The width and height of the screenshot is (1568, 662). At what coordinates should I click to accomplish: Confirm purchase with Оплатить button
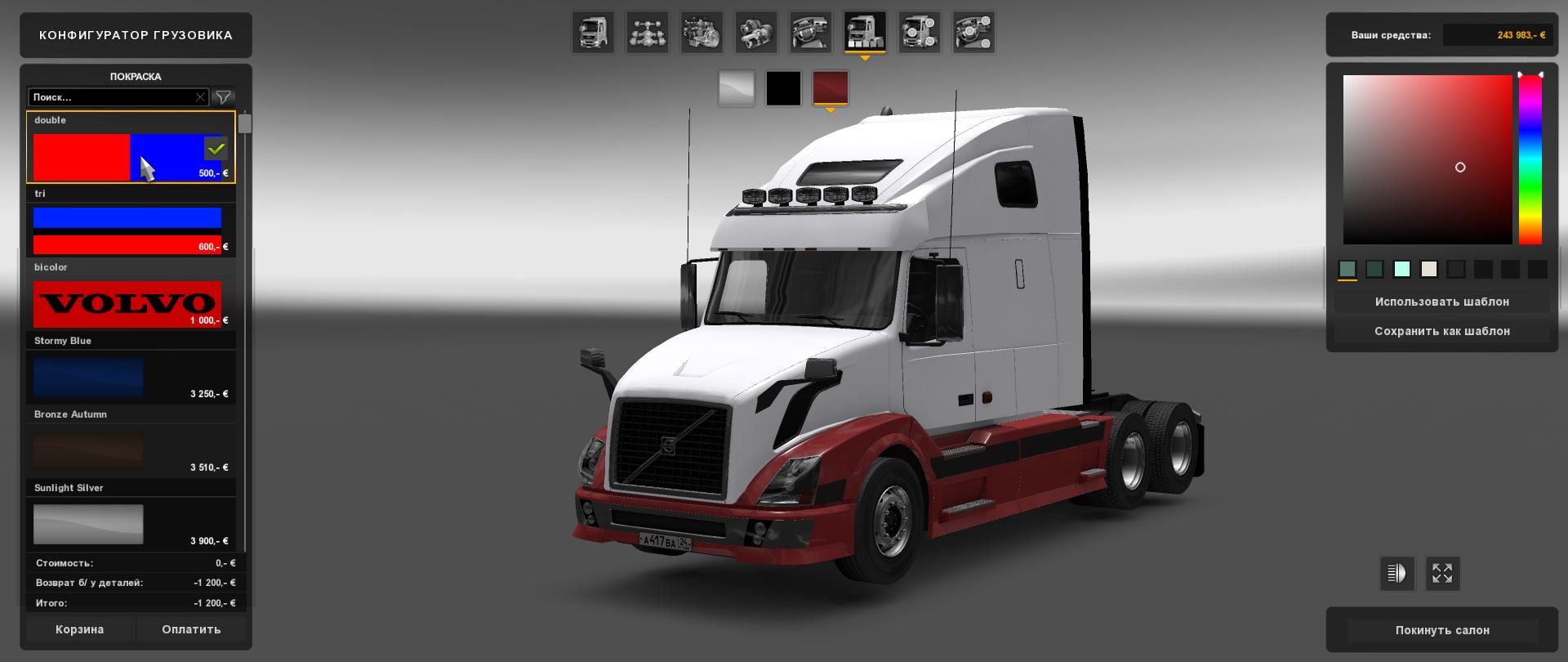click(x=191, y=629)
